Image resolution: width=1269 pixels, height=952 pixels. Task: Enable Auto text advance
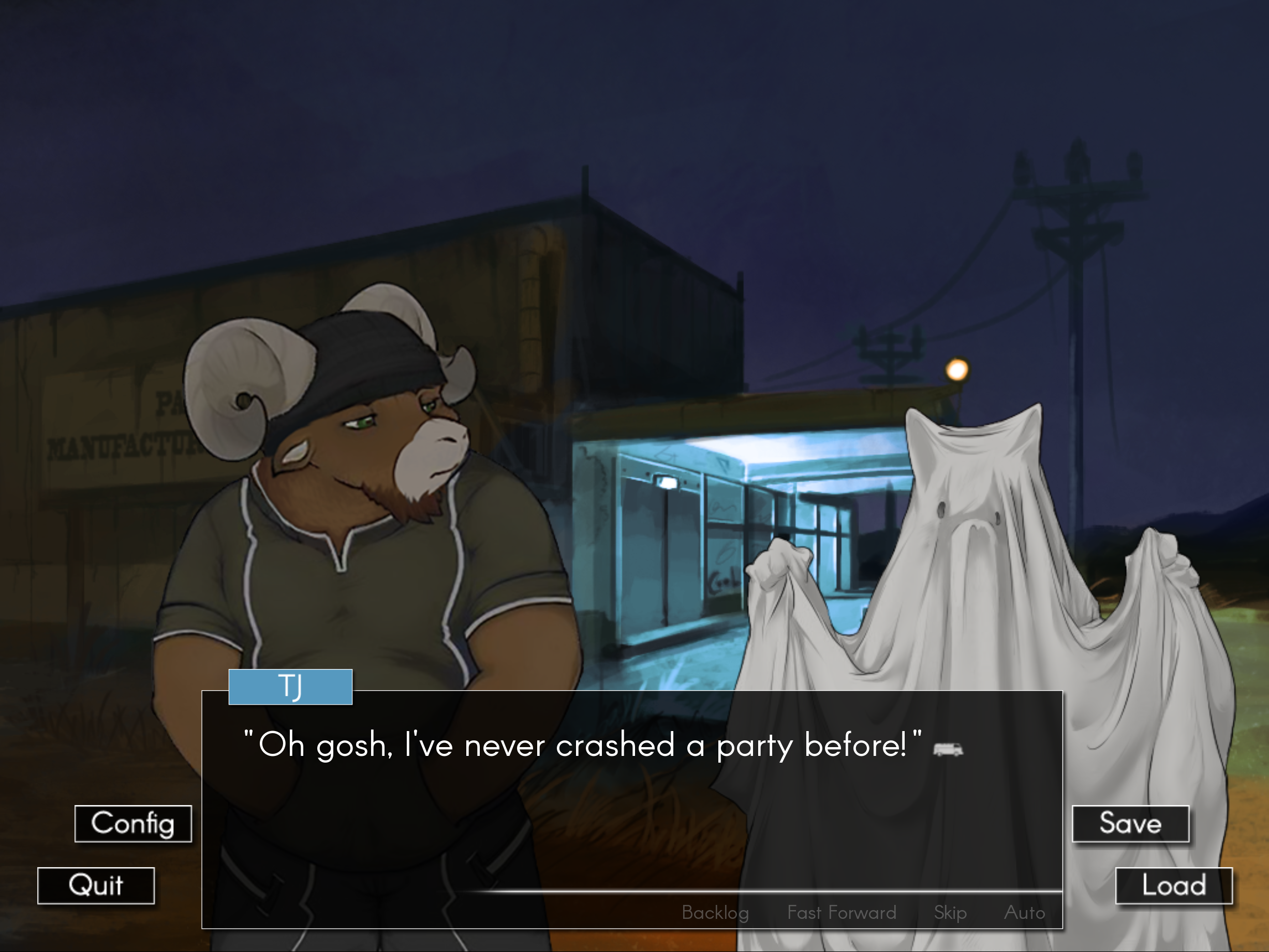(1025, 913)
